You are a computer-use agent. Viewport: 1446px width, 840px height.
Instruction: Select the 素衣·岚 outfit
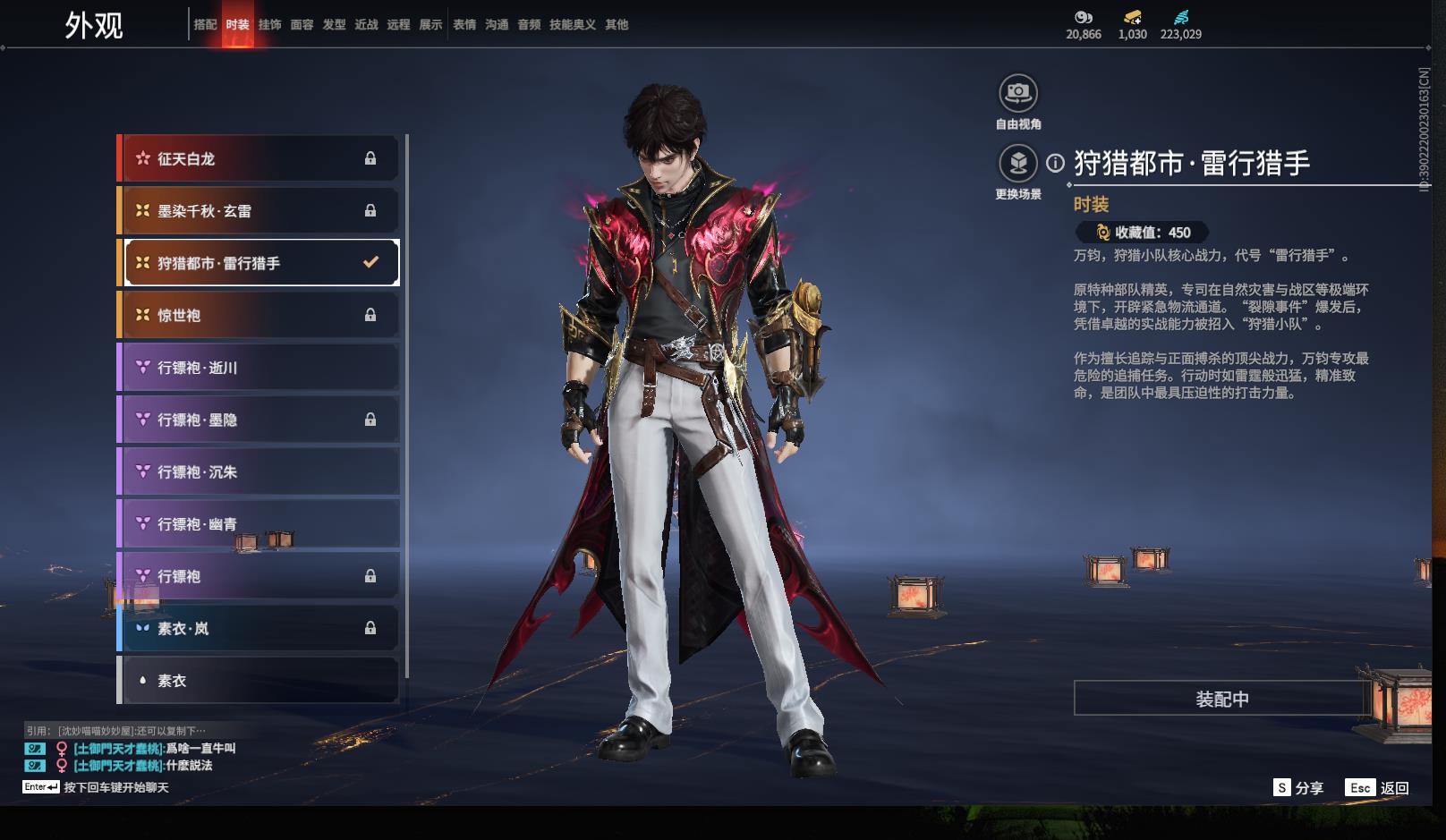tap(259, 628)
